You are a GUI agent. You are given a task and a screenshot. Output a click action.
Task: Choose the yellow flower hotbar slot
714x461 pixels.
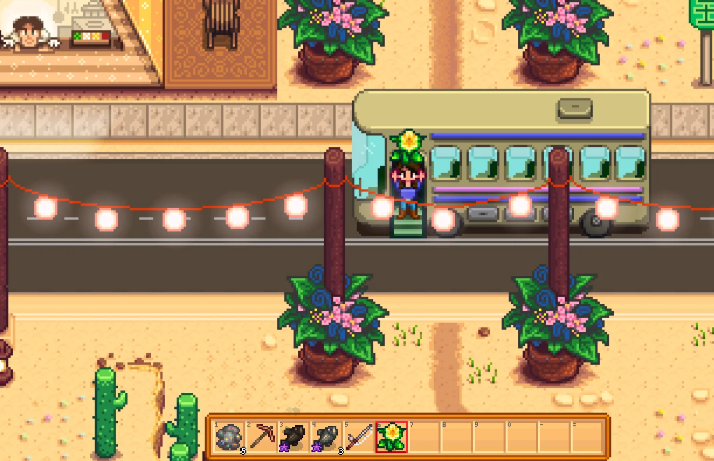click(x=391, y=436)
